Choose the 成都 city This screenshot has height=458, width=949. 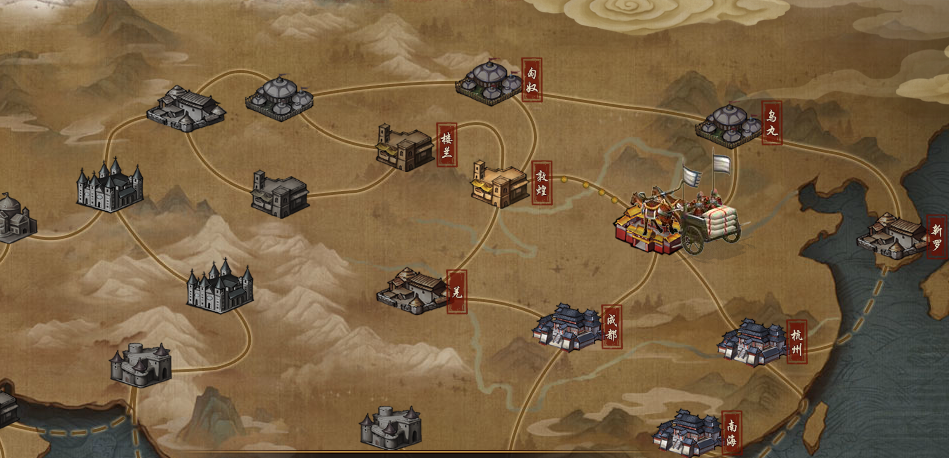(568, 327)
